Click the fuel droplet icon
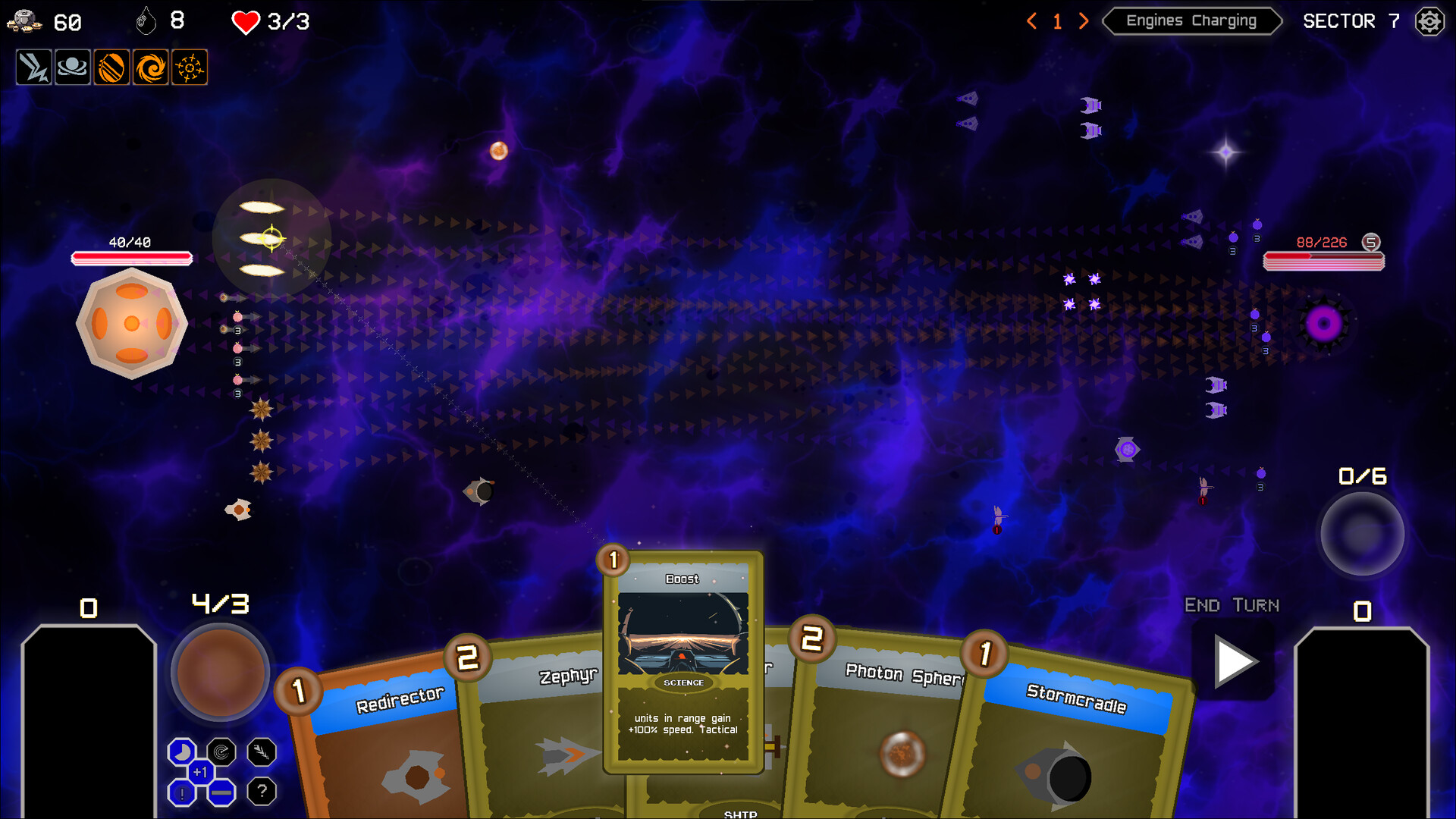The width and height of the screenshot is (1456, 819). (146, 21)
